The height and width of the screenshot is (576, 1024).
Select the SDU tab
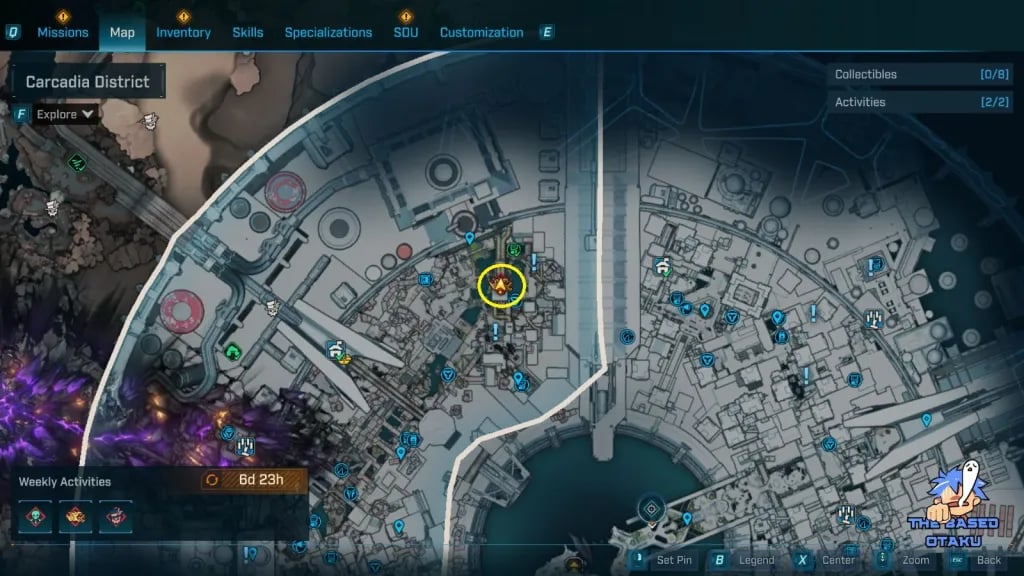(x=405, y=32)
